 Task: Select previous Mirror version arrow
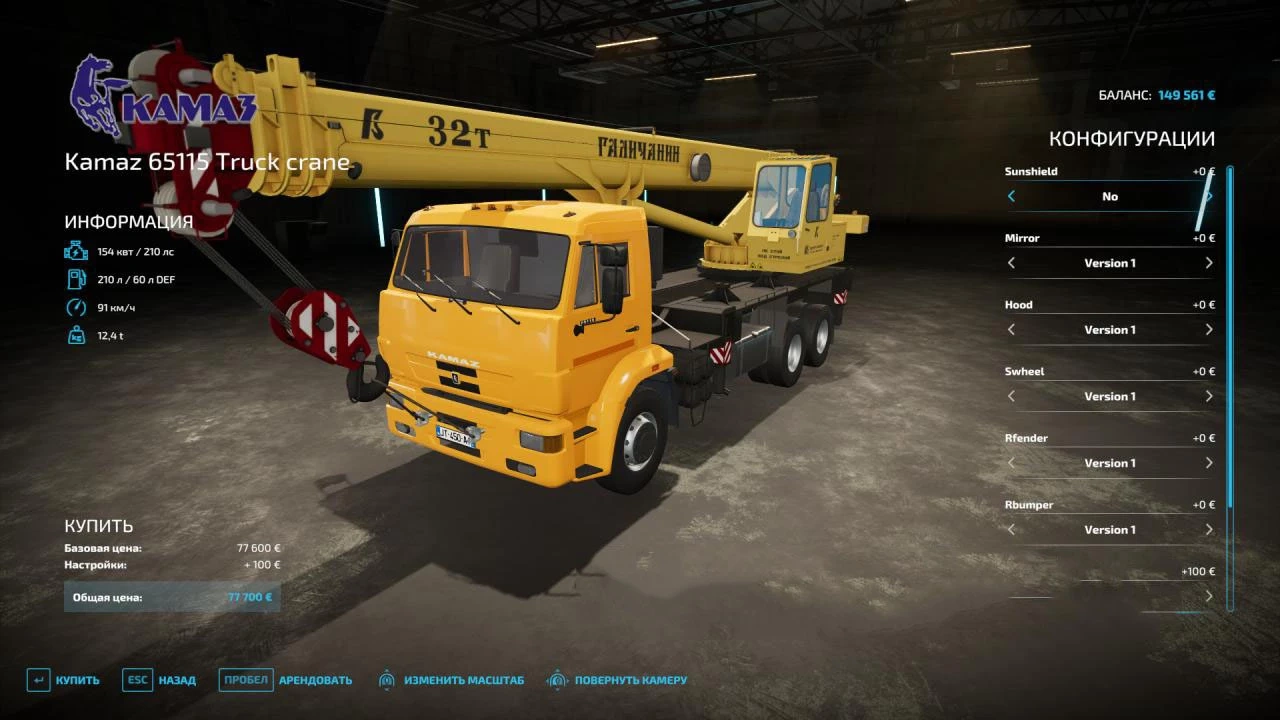[1011, 263]
